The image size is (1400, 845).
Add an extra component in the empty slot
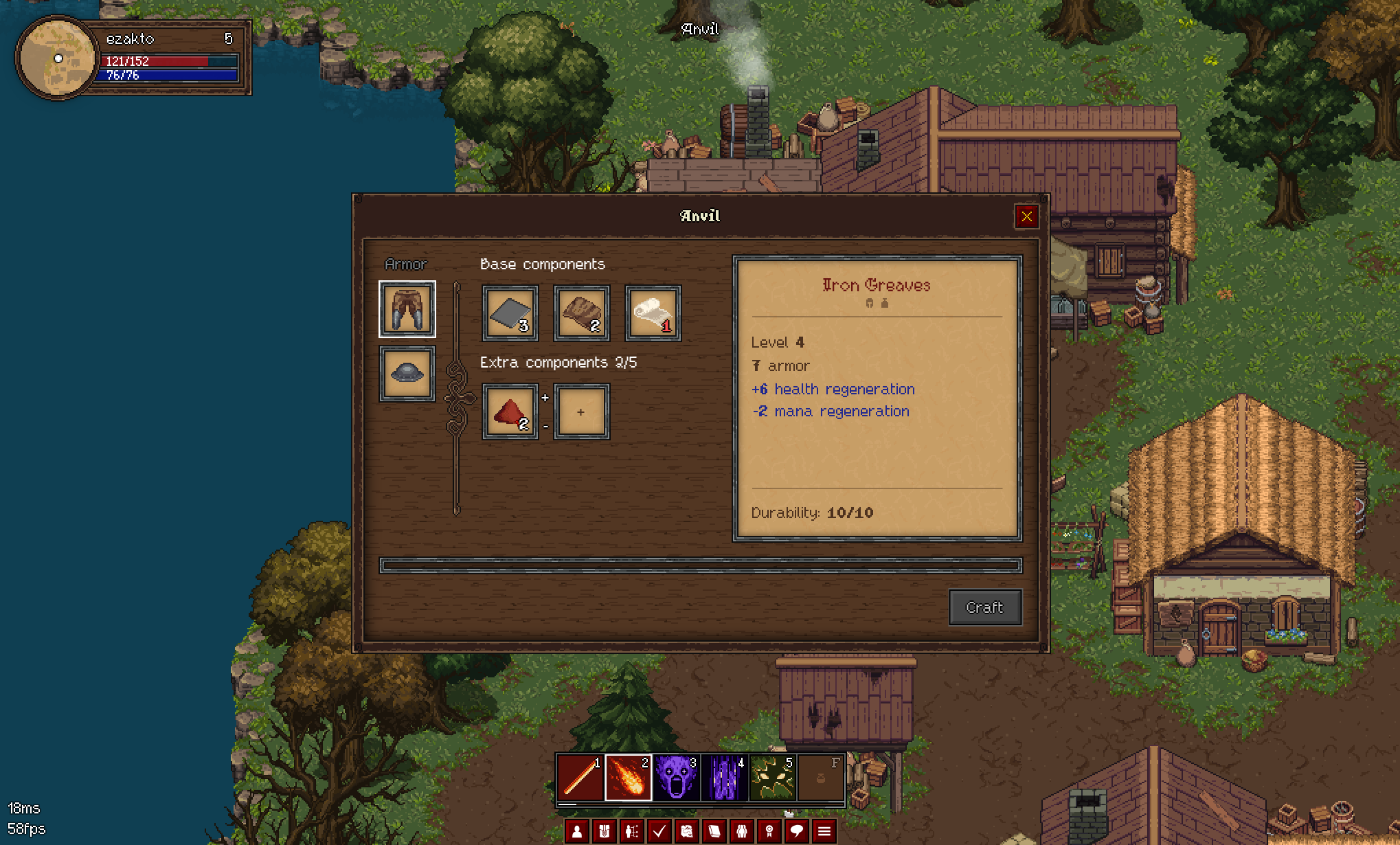tap(581, 412)
